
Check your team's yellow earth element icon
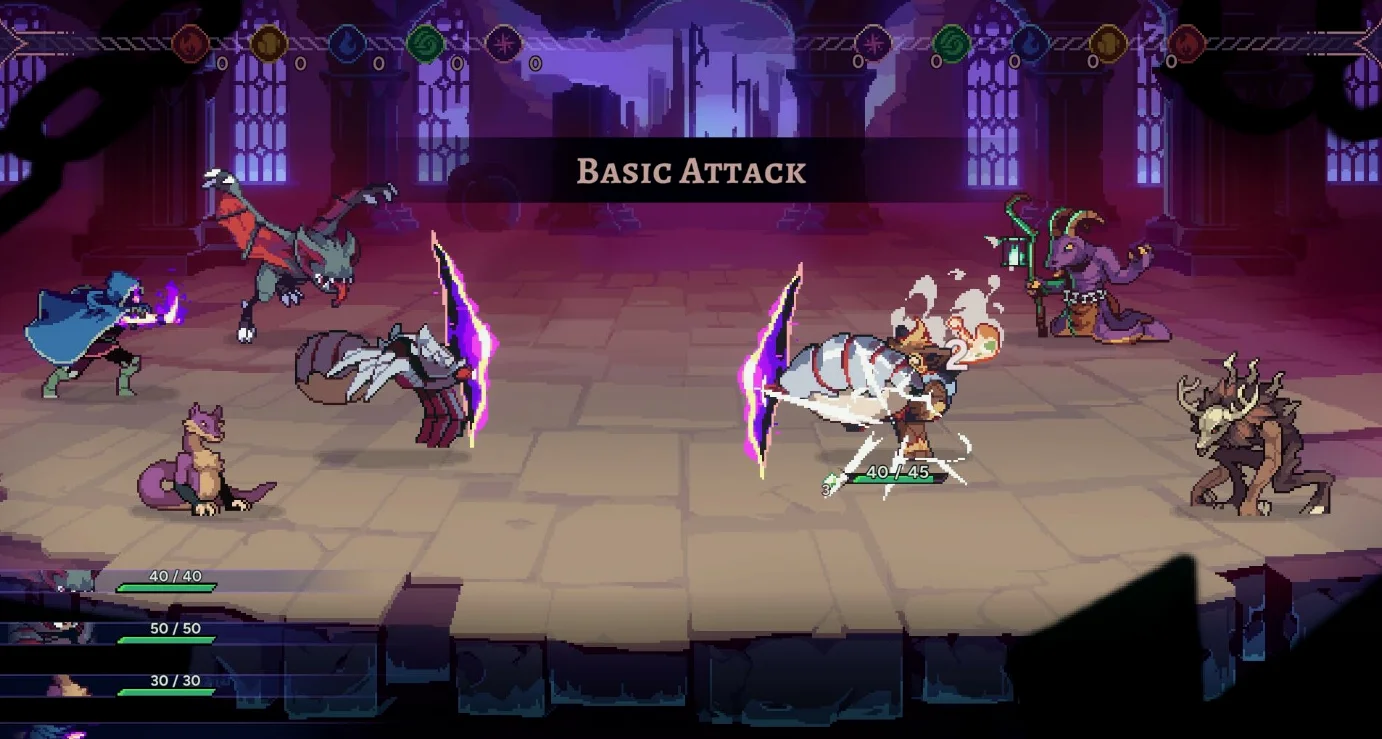(x=268, y=44)
